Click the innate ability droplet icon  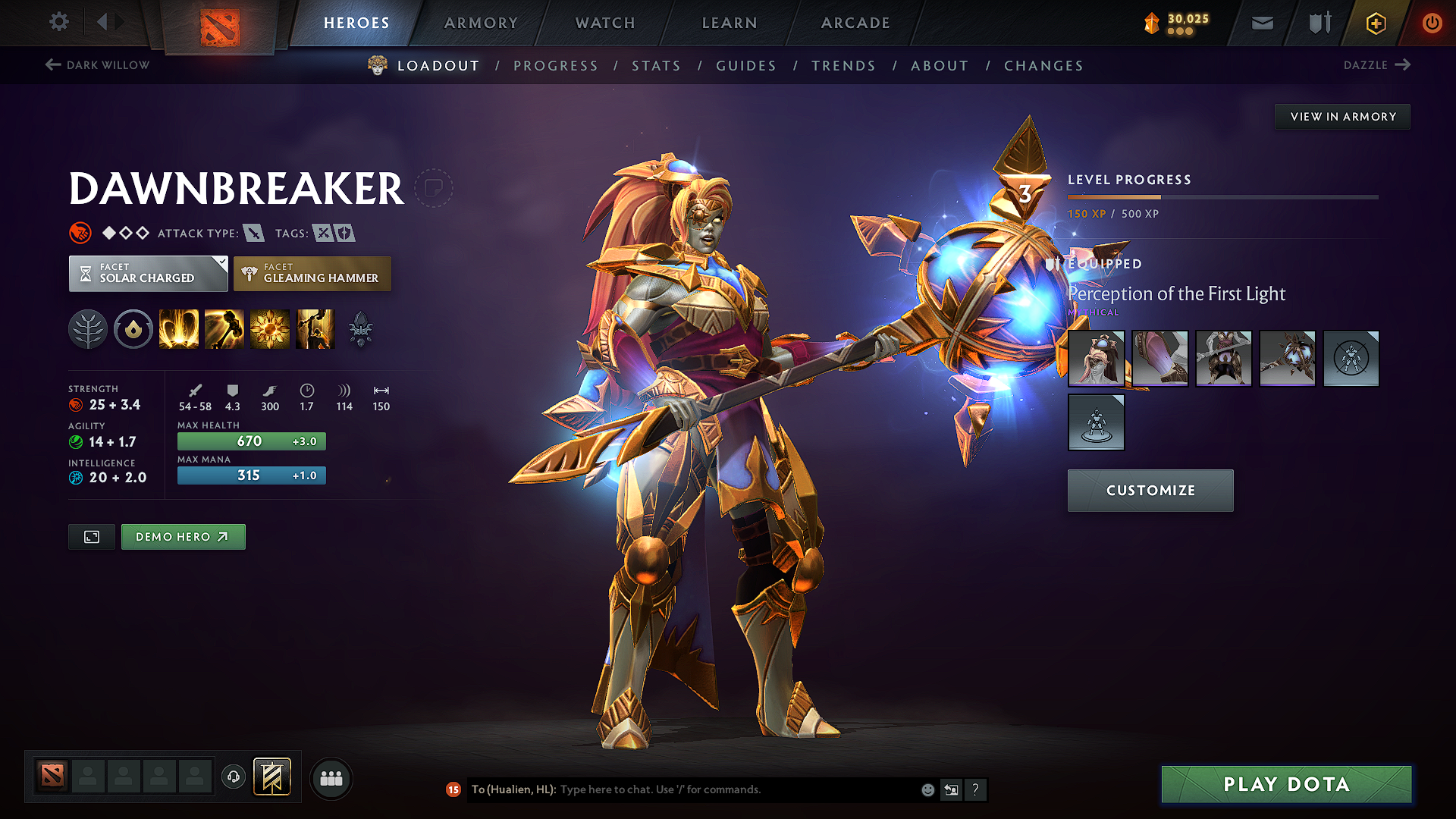coord(133,329)
